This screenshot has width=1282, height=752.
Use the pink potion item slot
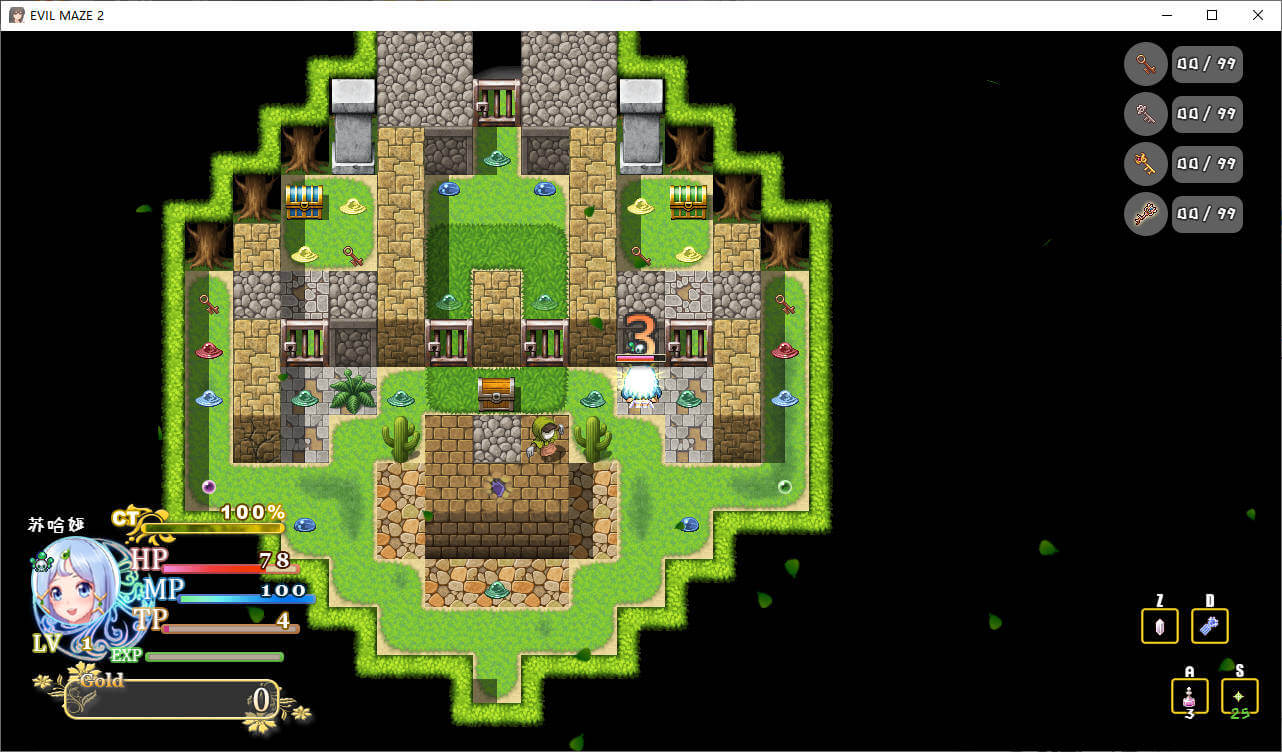[x=1189, y=696]
